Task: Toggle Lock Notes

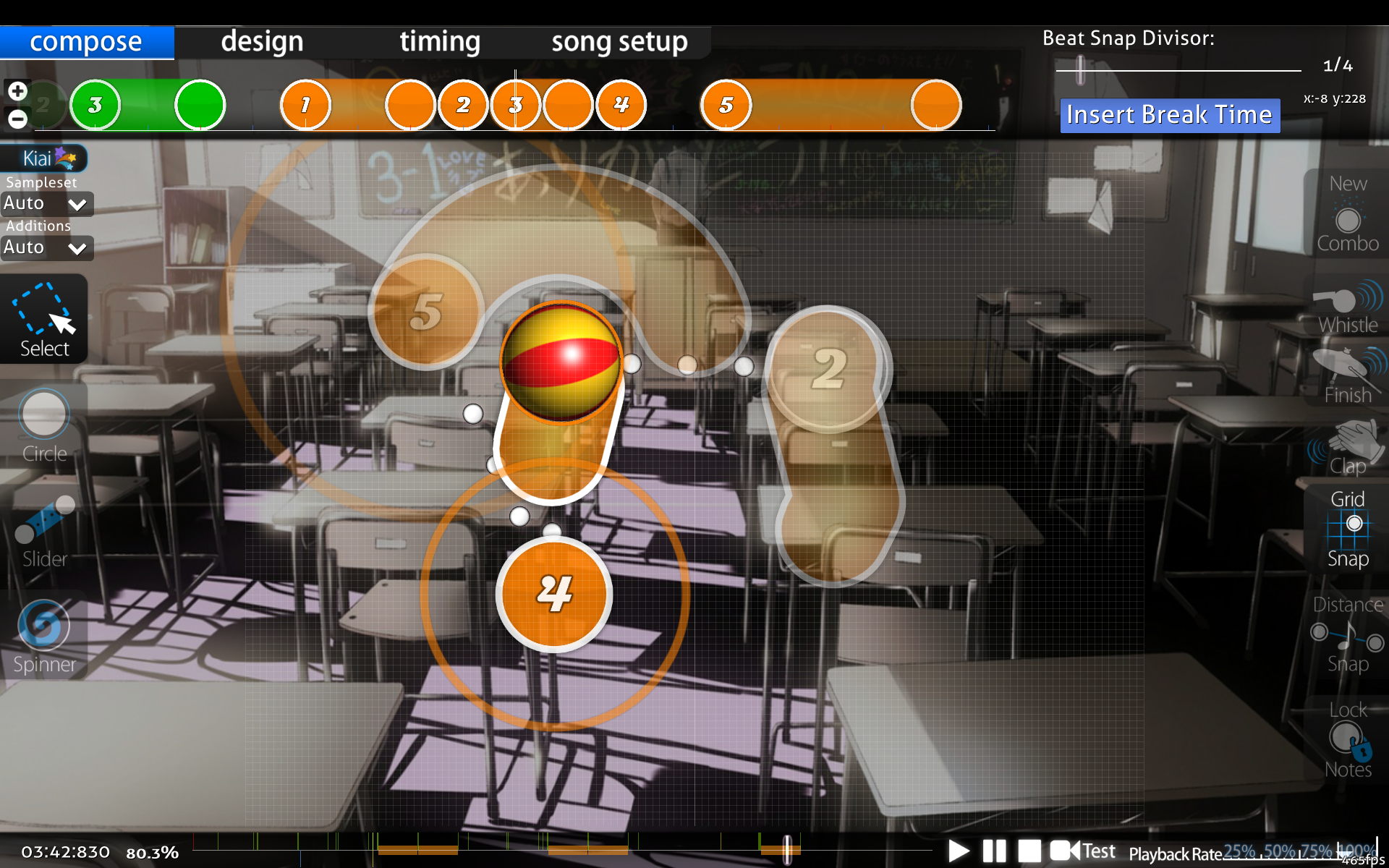Action: tap(1347, 739)
